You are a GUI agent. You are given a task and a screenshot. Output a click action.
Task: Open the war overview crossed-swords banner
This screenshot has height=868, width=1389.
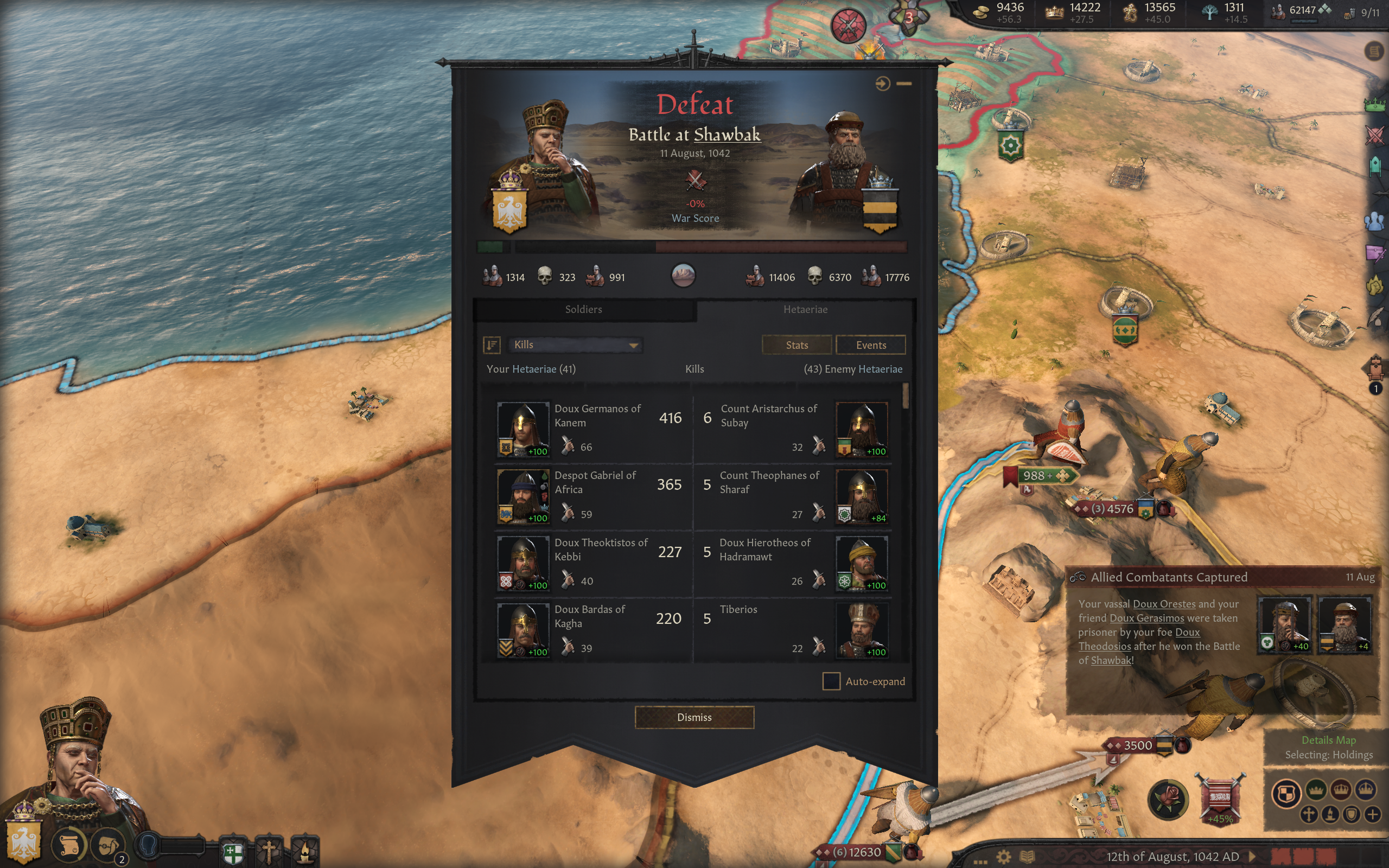click(x=1220, y=798)
